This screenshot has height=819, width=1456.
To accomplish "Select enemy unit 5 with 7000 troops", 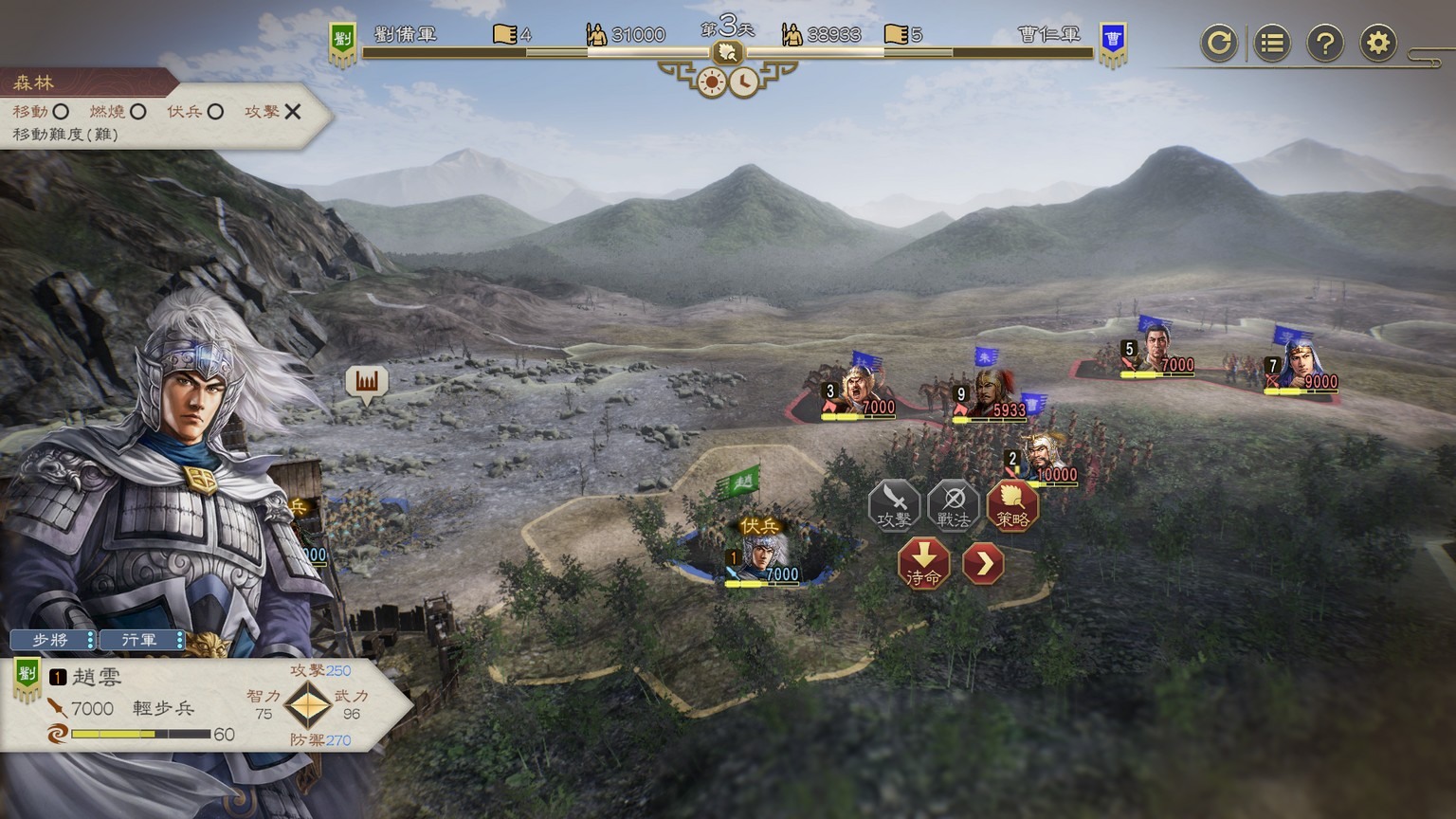I will point(1157,350).
